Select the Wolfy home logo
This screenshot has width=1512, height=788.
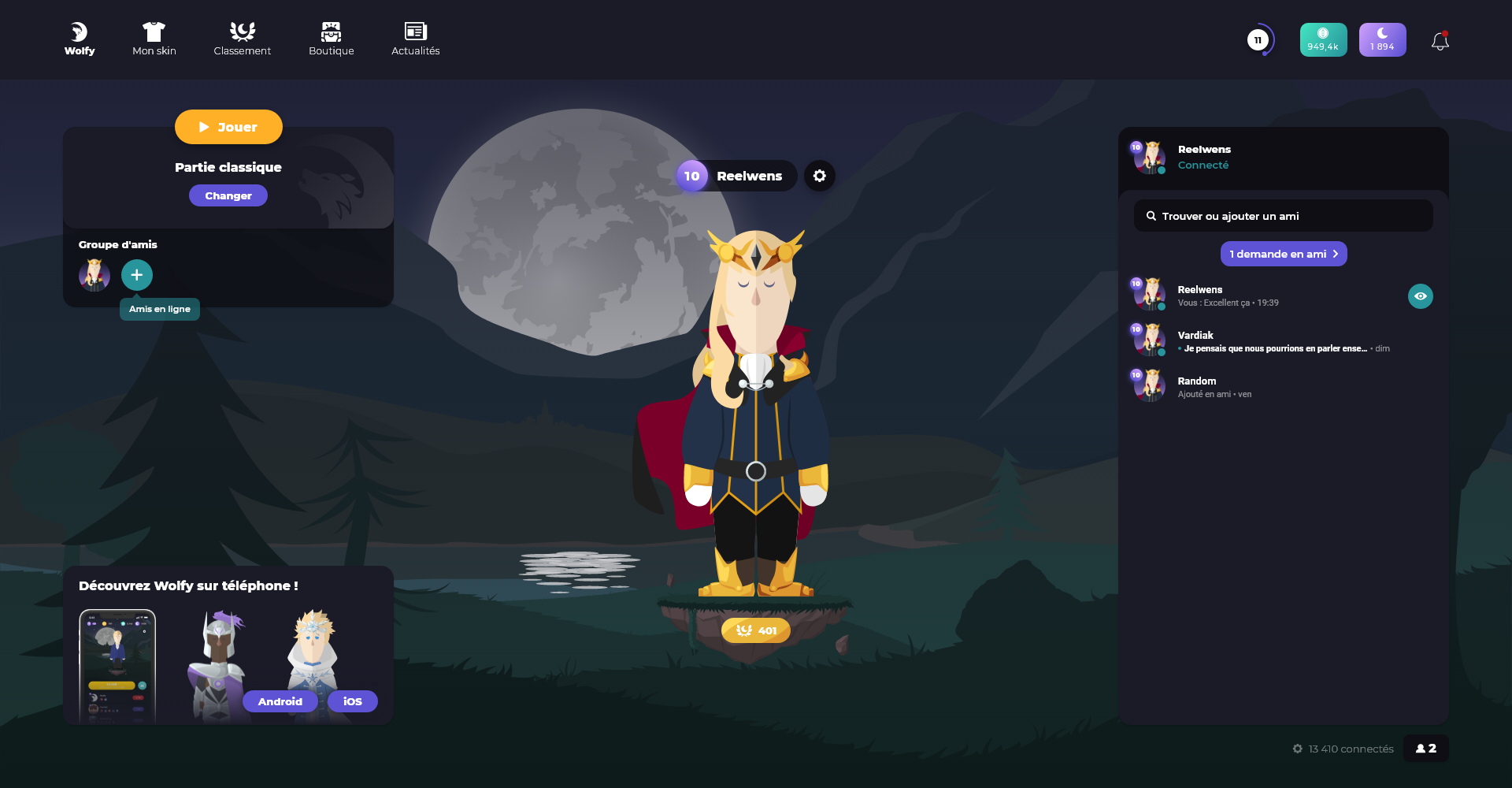click(80, 39)
